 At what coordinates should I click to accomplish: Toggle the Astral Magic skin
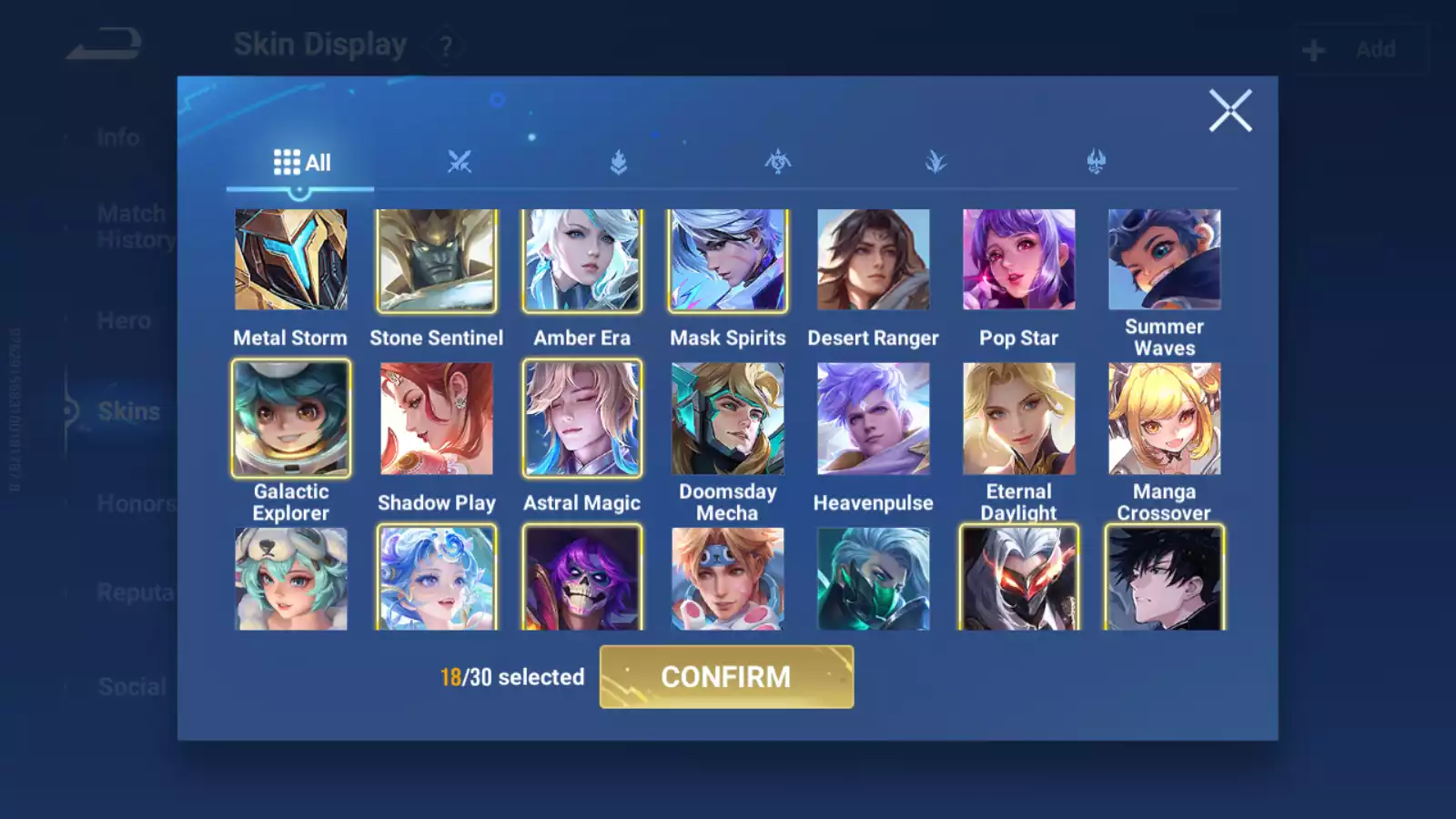point(582,419)
